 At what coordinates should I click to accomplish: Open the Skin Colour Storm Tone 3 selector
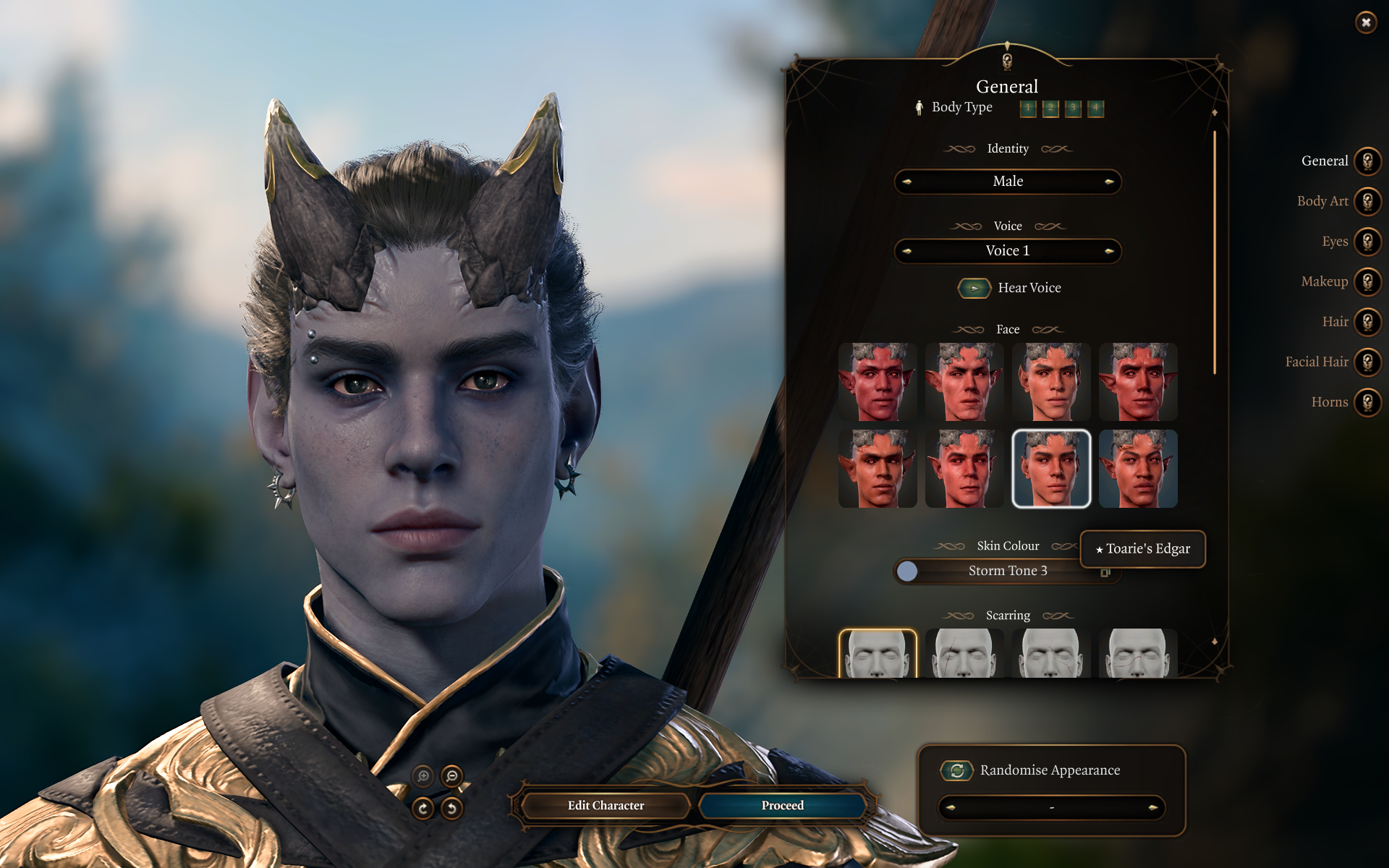[x=1007, y=571]
